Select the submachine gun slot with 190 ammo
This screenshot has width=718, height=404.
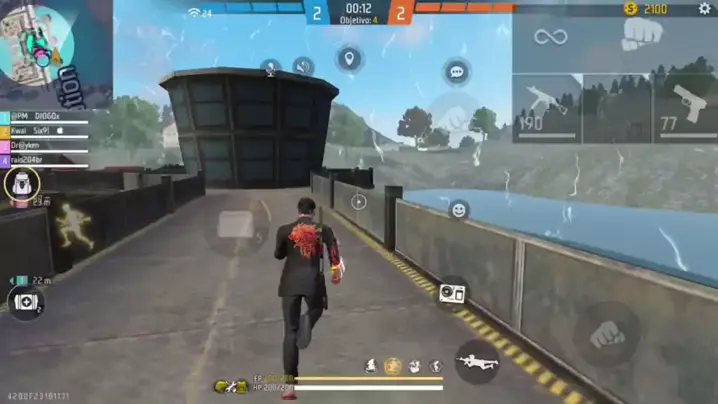pyautogui.click(x=547, y=108)
